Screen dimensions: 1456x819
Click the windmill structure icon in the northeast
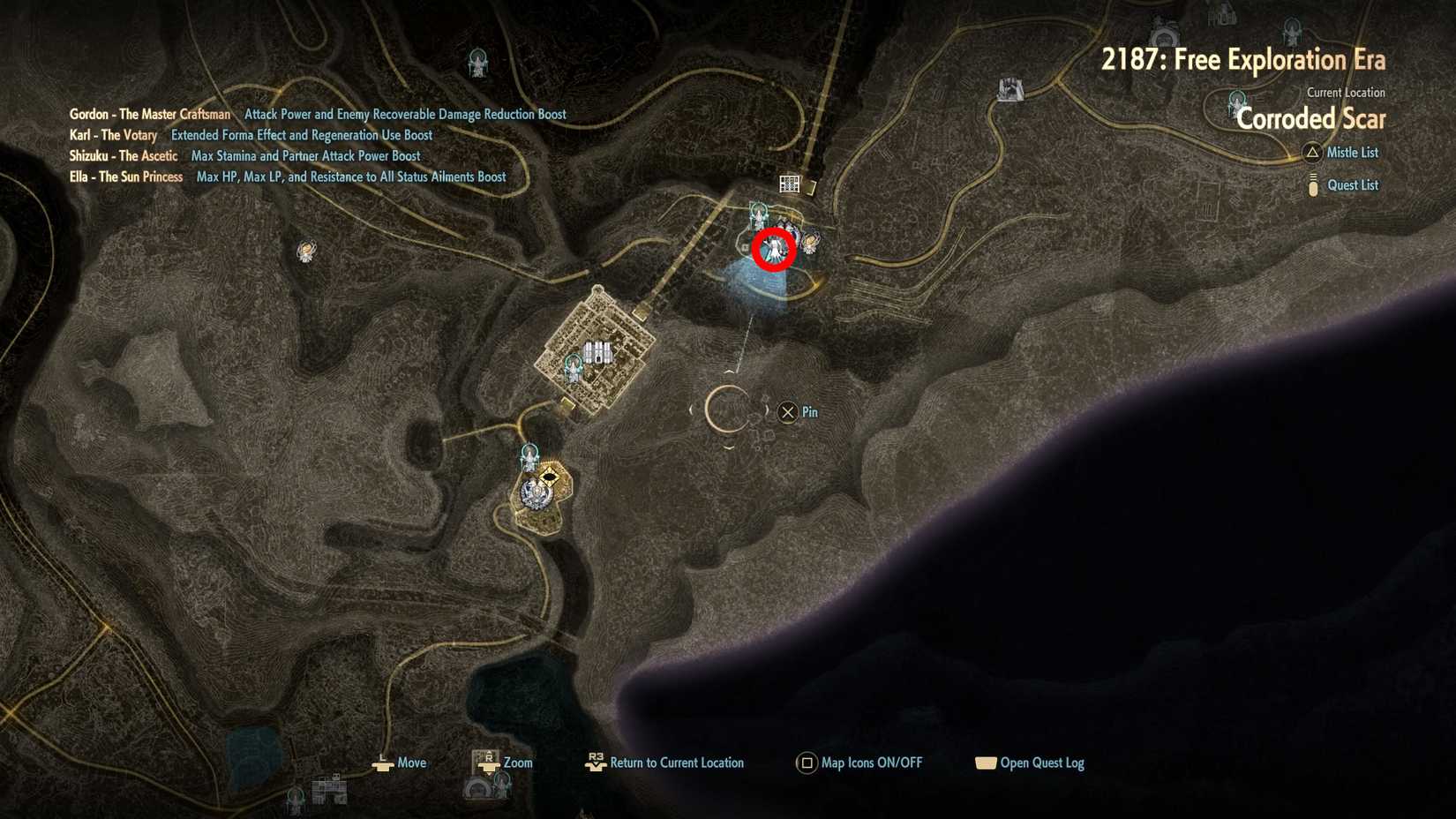[x=1008, y=88]
